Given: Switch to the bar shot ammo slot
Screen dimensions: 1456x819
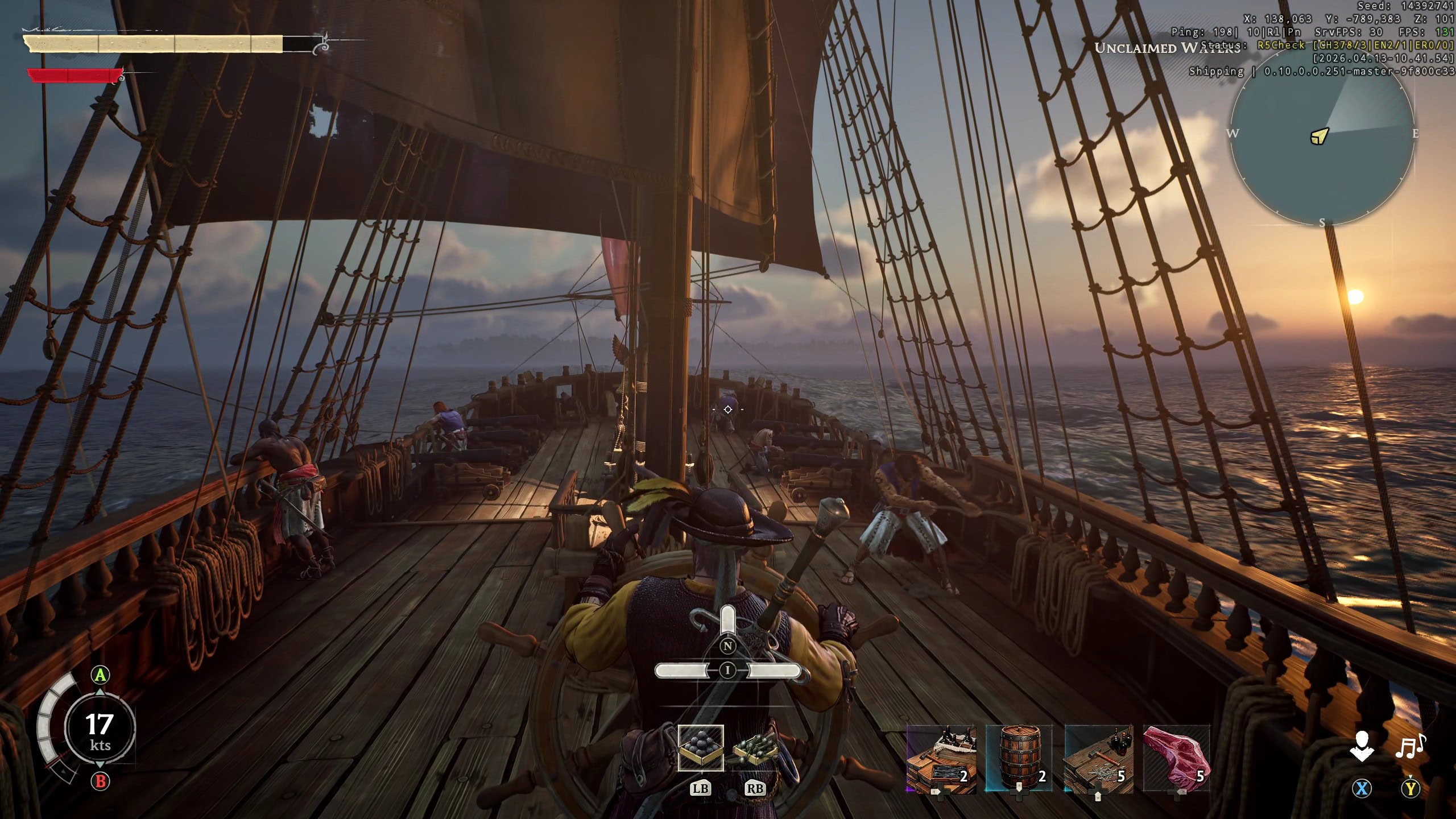Looking at the screenshot, I should pos(755,748).
